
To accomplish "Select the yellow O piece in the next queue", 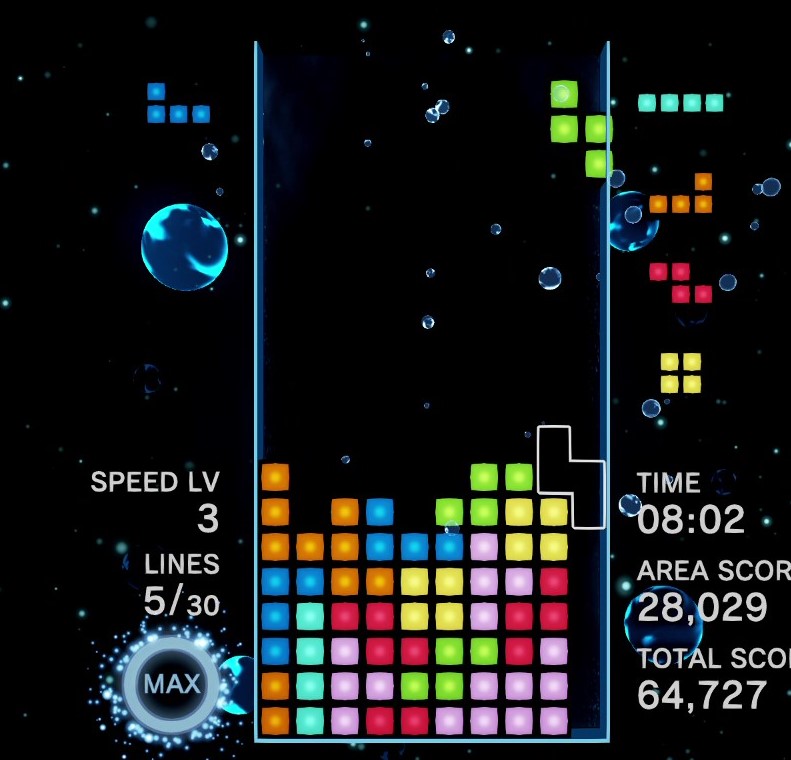I will pyautogui.click(x=680, y=372).
